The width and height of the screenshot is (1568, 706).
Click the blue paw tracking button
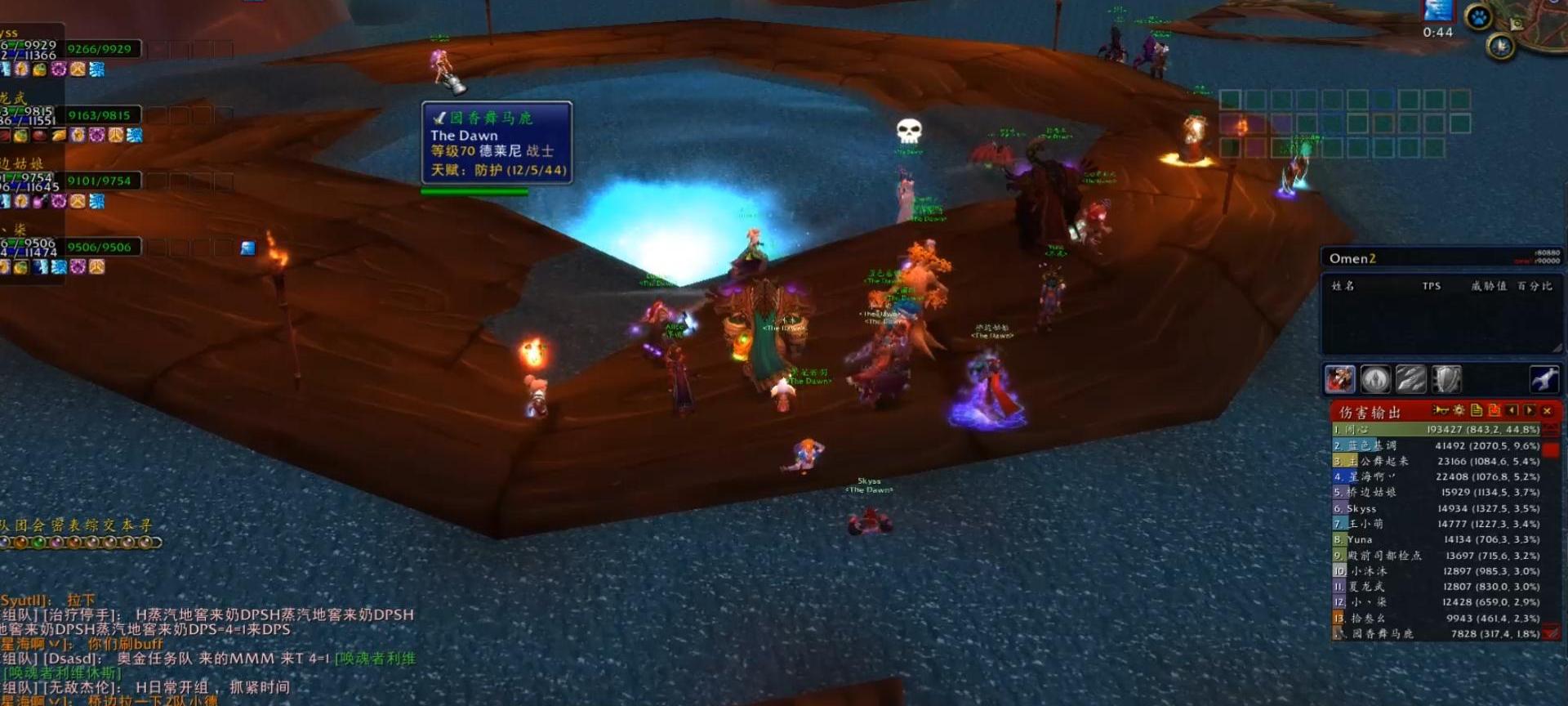1479,17
